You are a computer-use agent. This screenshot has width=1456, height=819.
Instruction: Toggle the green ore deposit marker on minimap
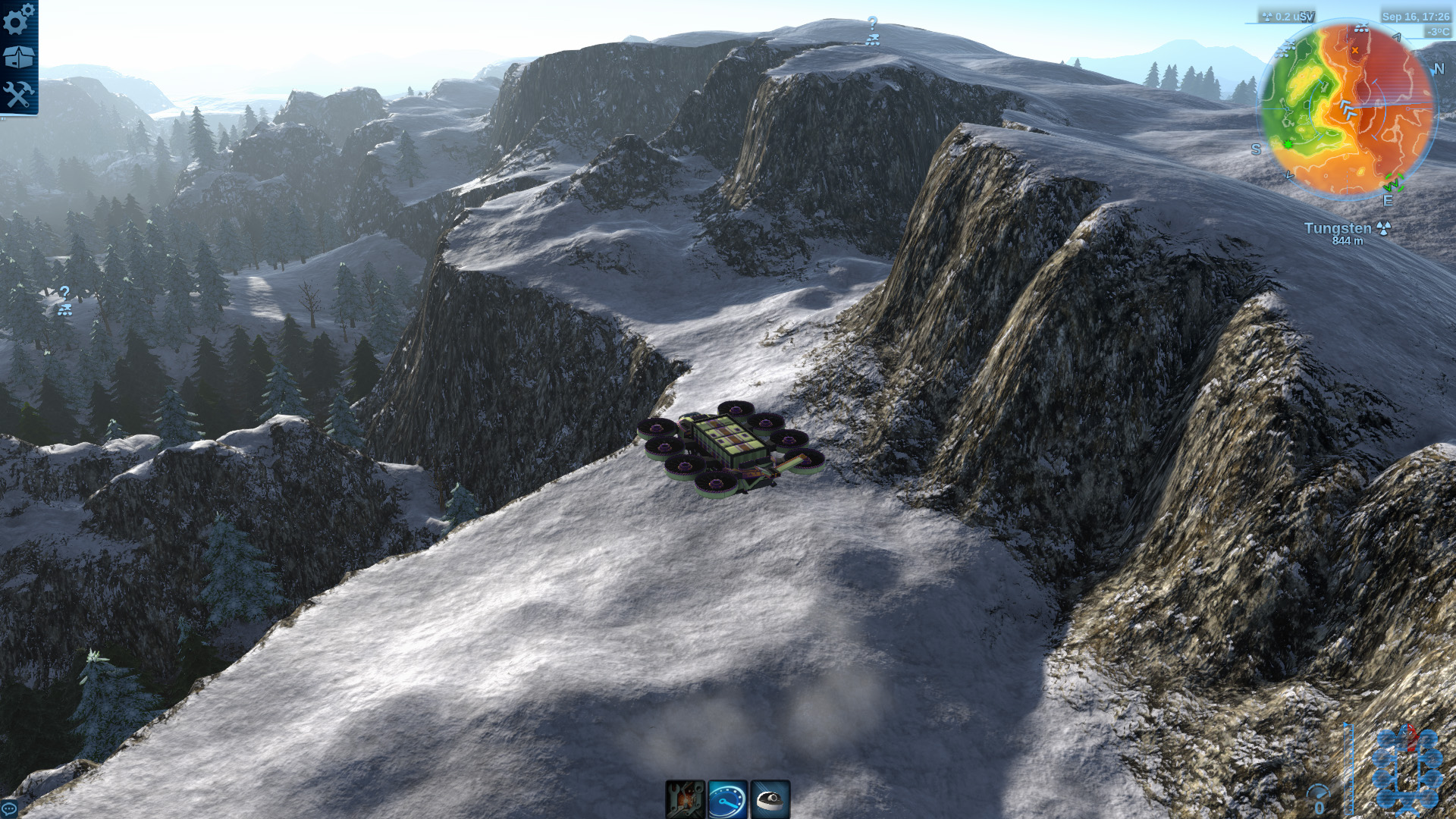pyautogui.click(x=1288, y=144)
